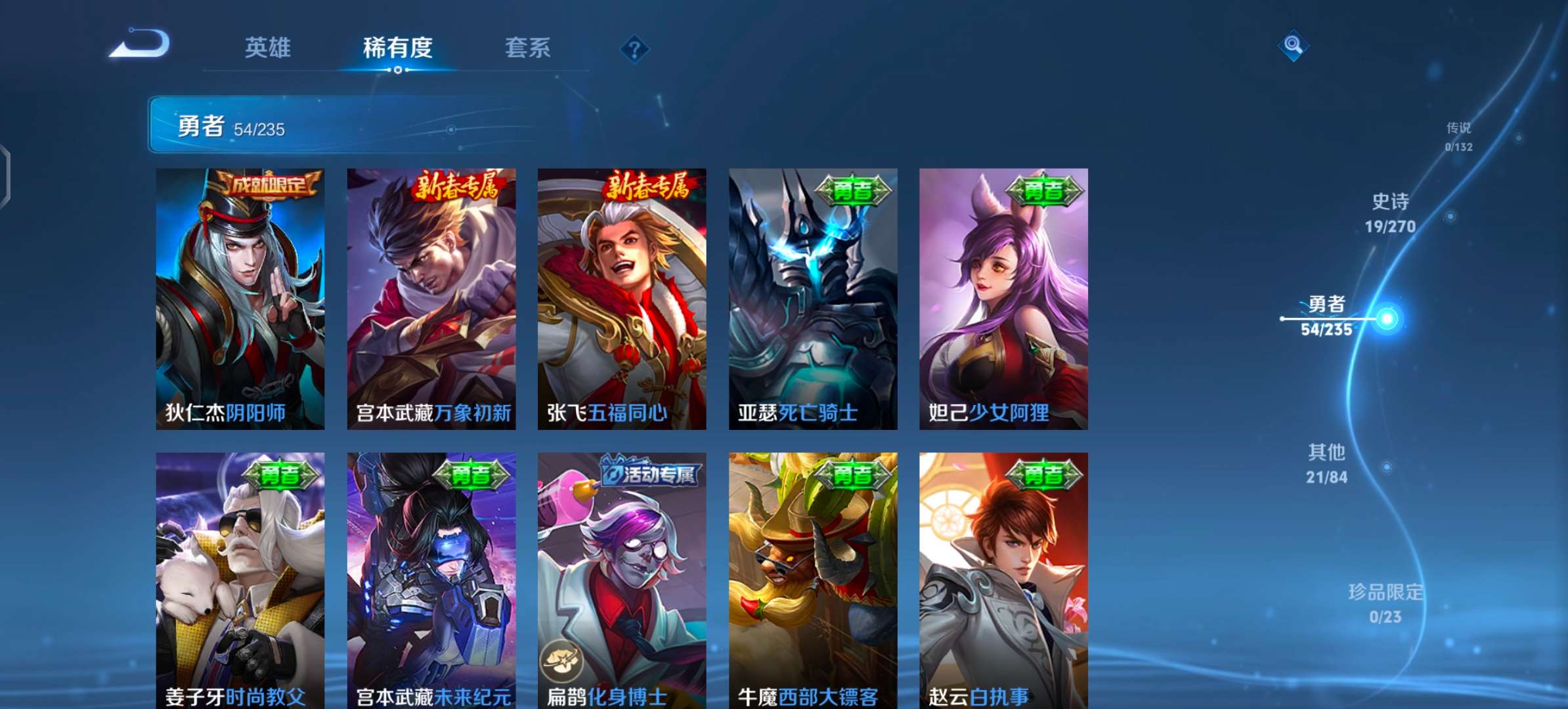View 妲己 少女阿狸 skin card
This screenshot has height=709, width=1568.
[x=1003, y=299]
